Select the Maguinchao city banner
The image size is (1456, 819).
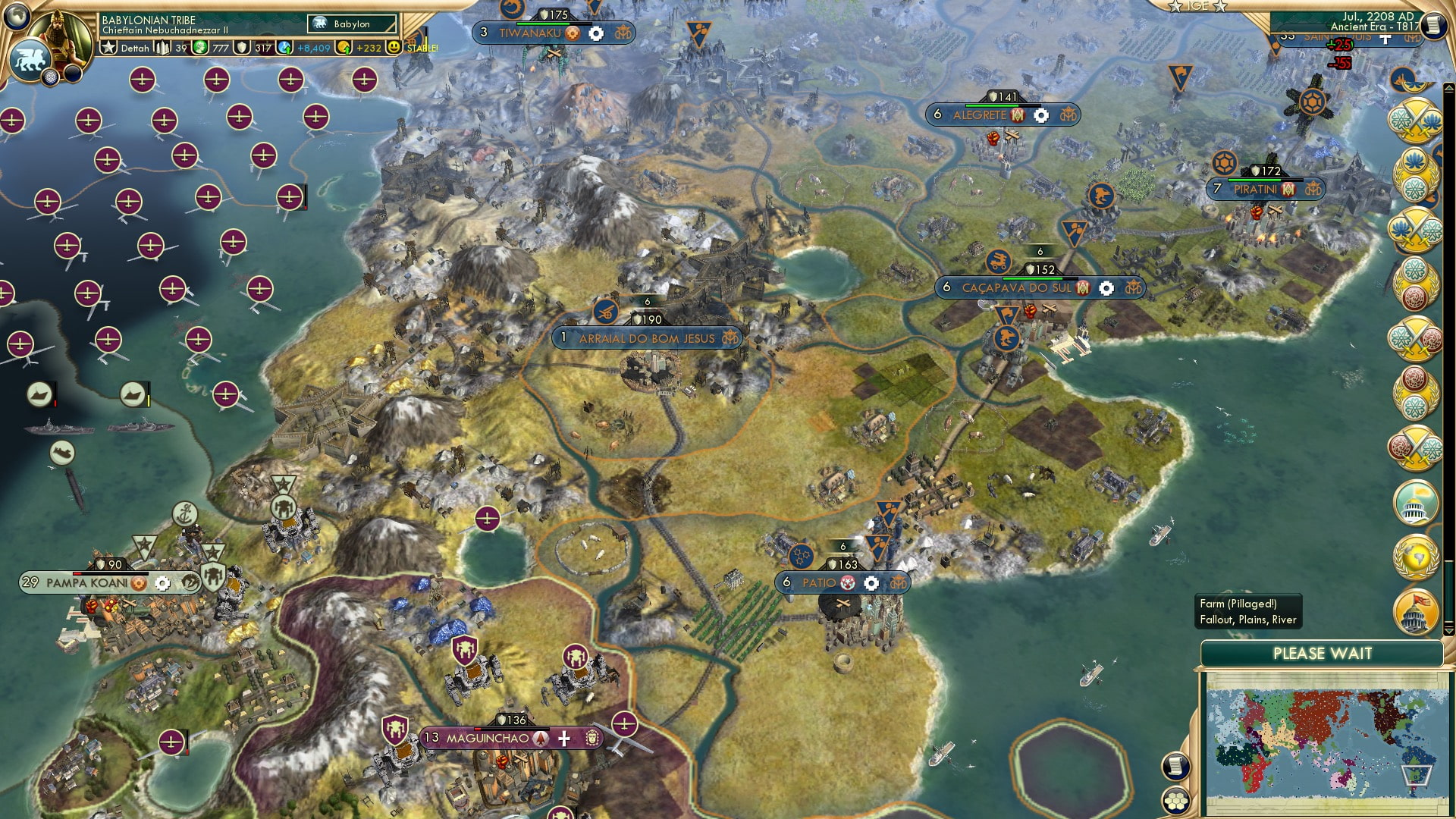pos(487,738)
